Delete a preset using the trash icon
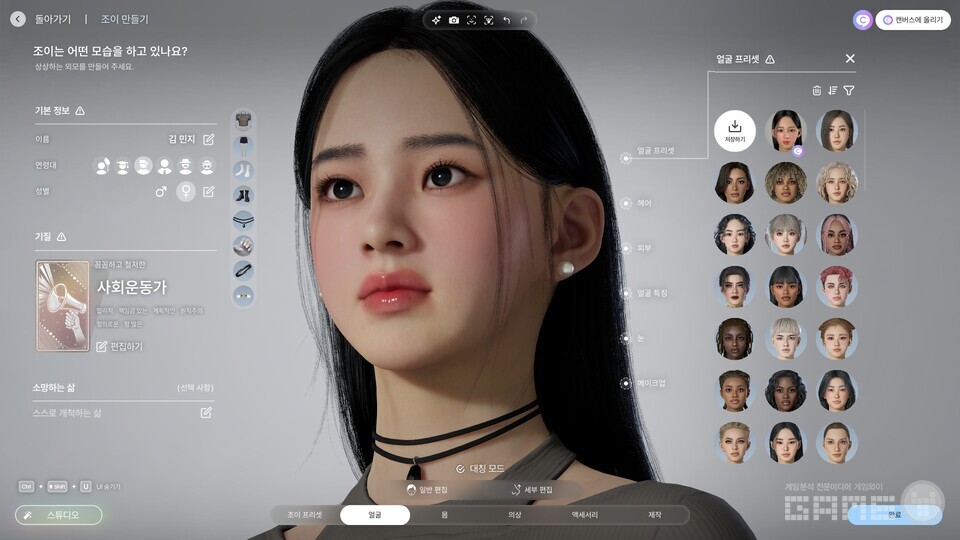The height and width of the screenshot is (540, 960). point(816,90)
